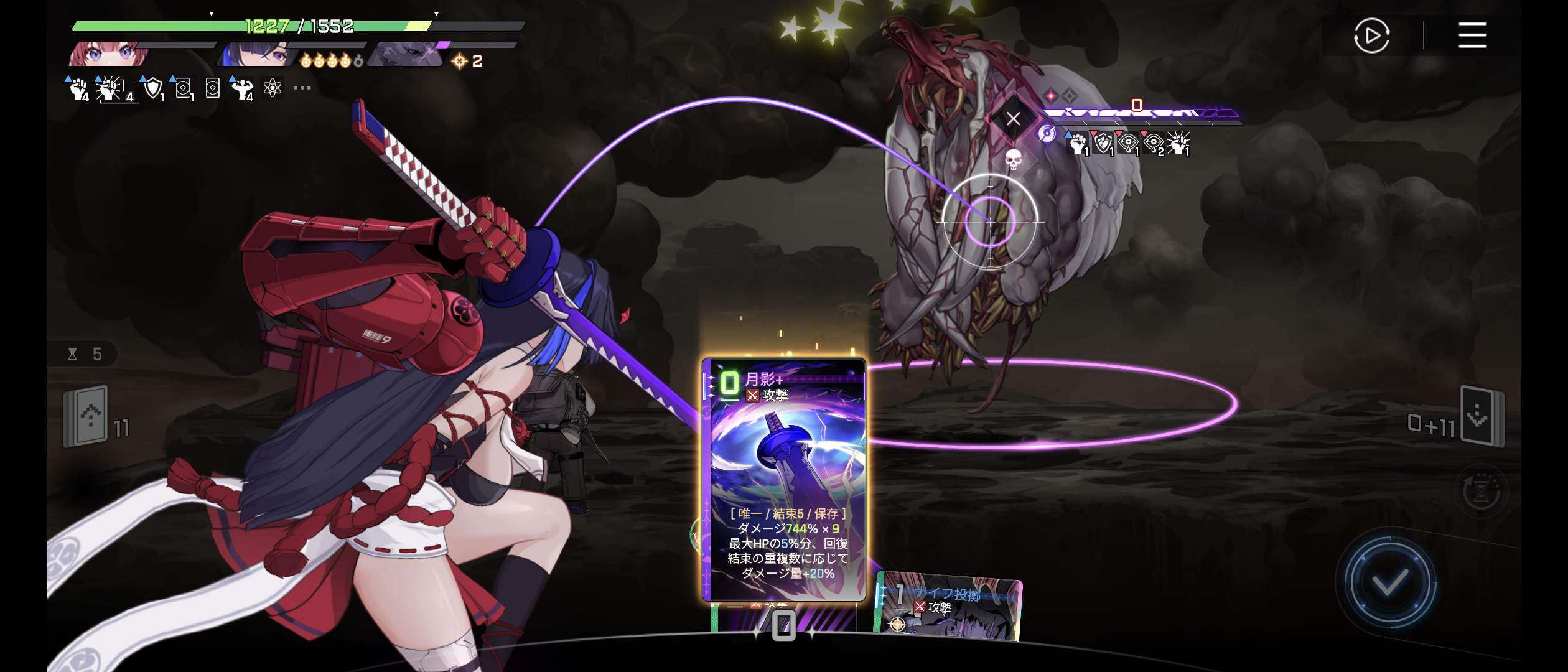Click the hourglass end-turn button
Image resolution: width=1568 pixels, height=672 pixels.
click(1481, 491)
